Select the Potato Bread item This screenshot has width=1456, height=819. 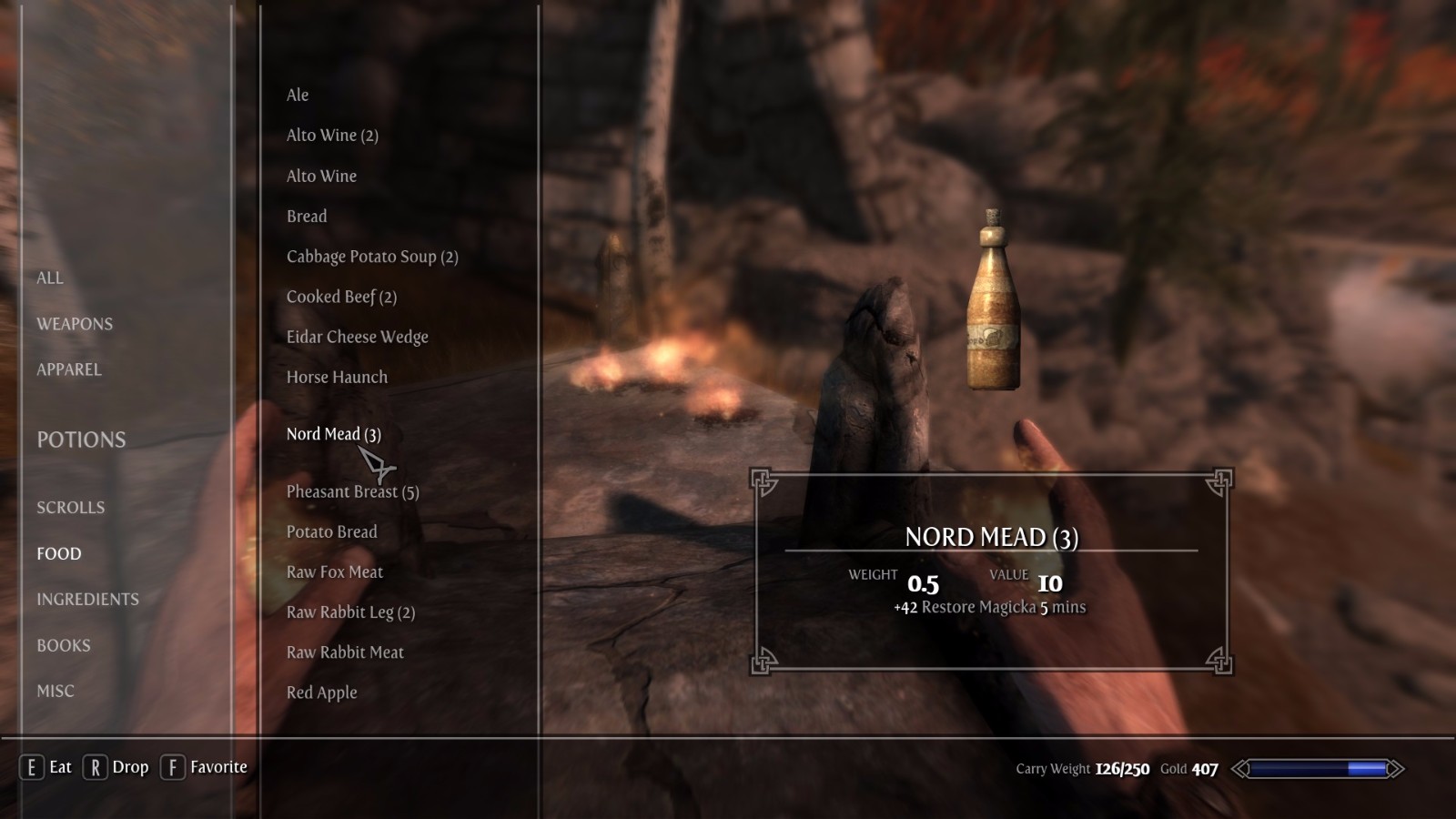pos(331,531)
